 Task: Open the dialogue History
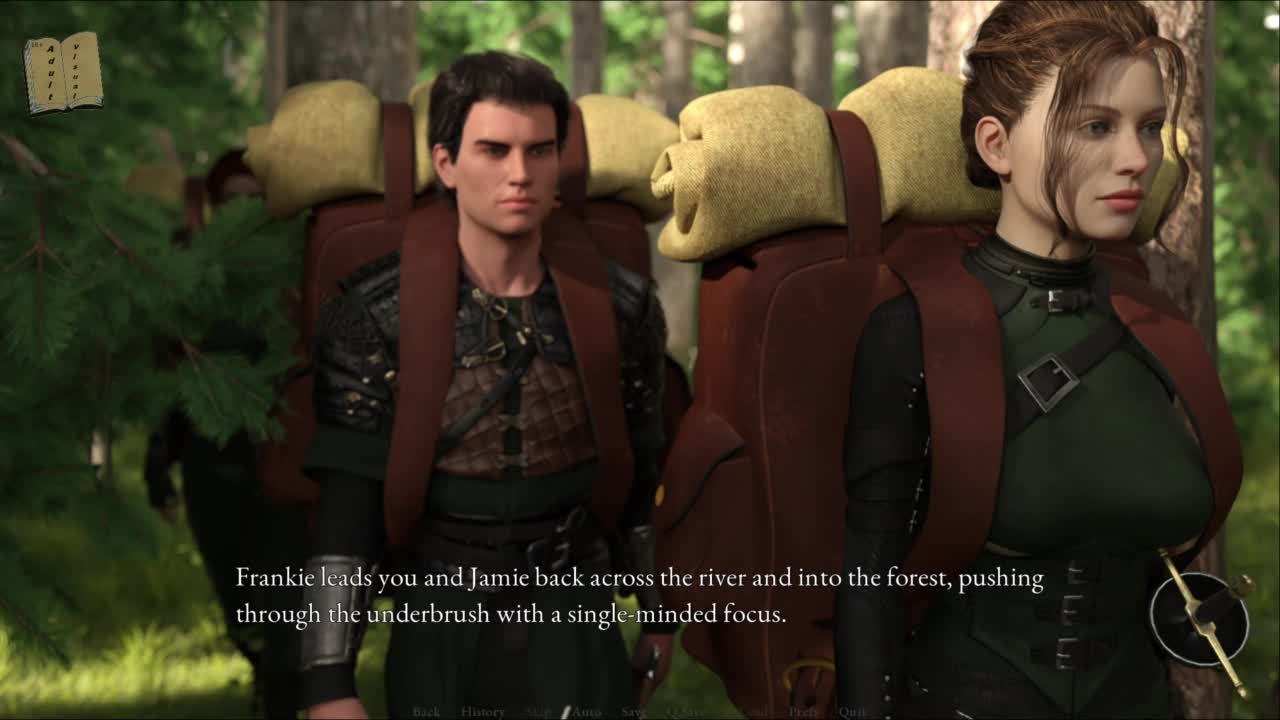482,712
